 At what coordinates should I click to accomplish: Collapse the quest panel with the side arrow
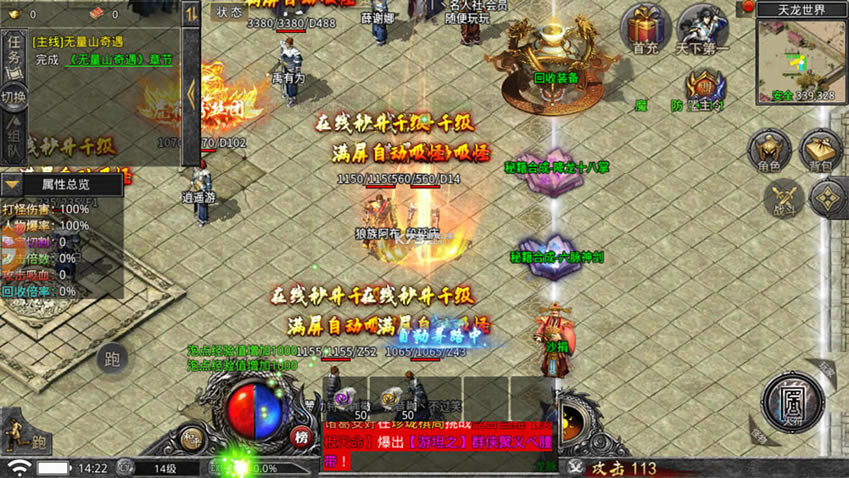point(191,92)
